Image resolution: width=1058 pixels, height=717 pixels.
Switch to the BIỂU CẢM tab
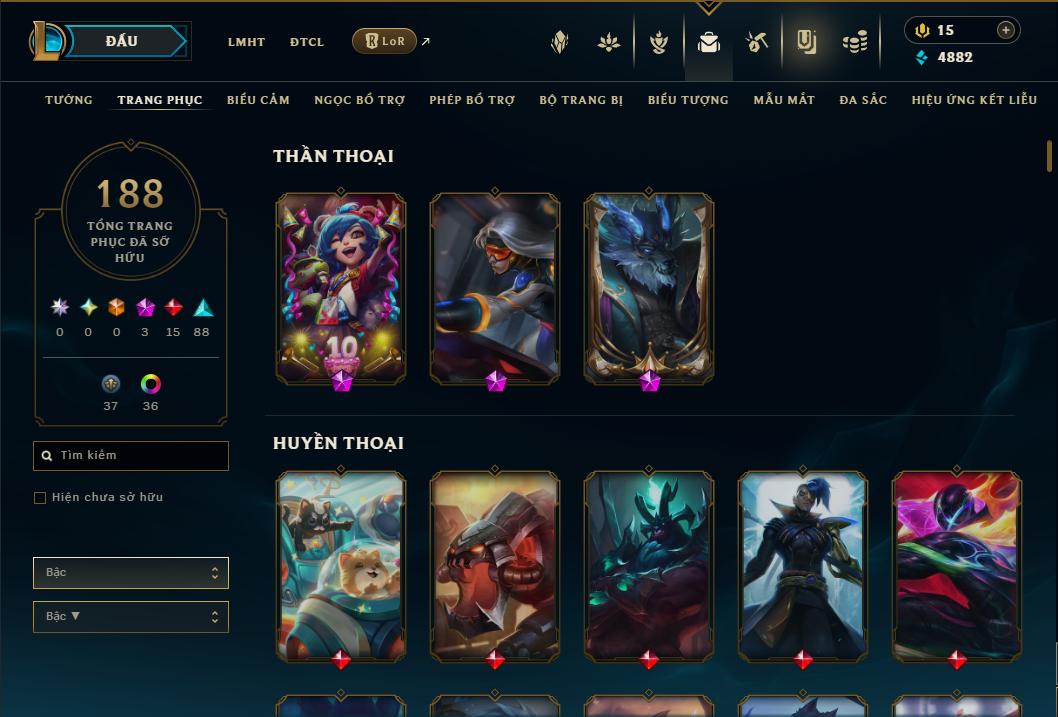click(x=258, y=100)
